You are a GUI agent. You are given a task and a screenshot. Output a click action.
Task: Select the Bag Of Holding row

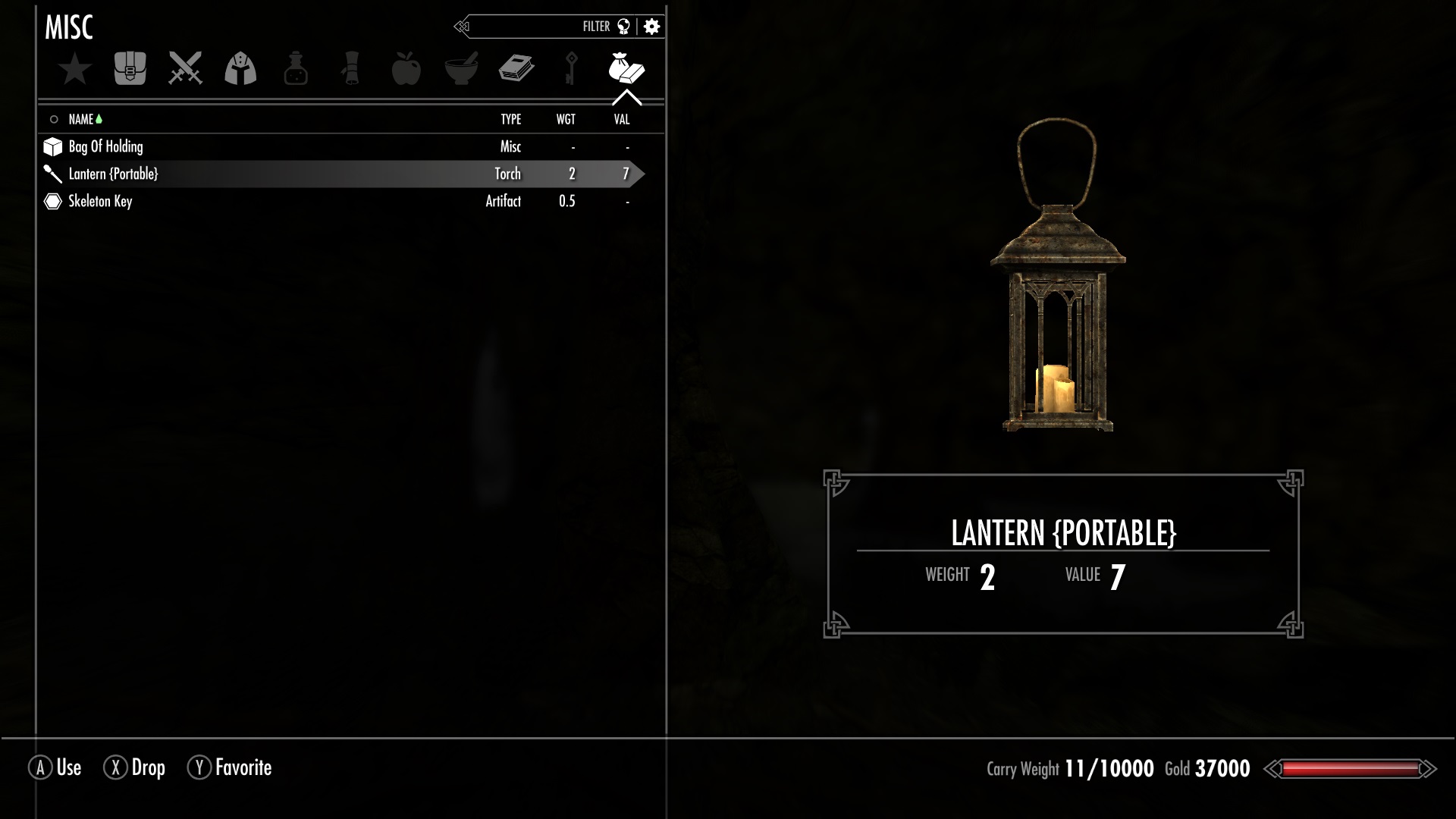click(x=106, y=146)
